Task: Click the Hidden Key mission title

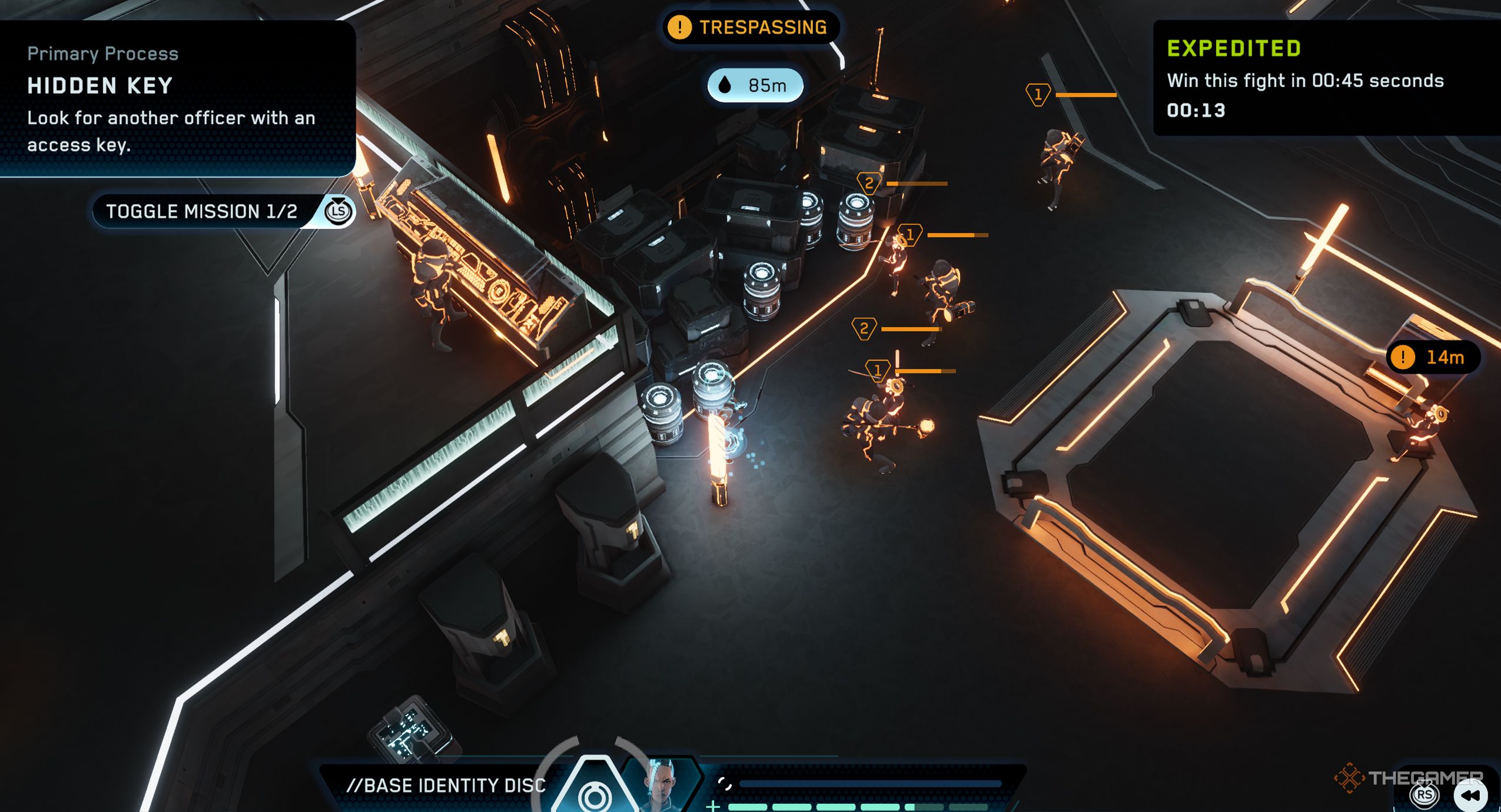Action: [97, 86]
